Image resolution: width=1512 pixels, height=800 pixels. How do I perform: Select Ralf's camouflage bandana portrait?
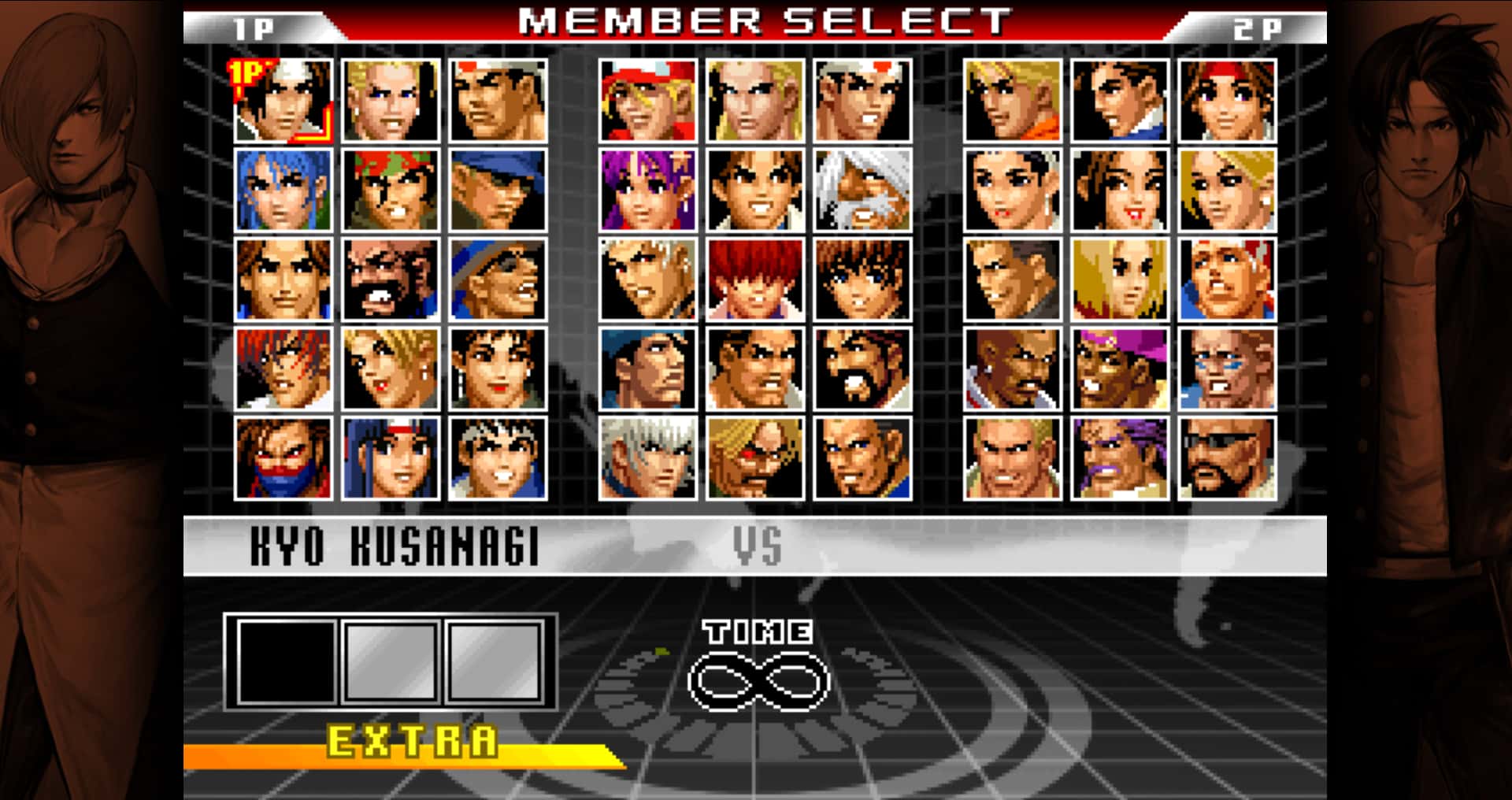pyautogui.click(x=390, y=189)
